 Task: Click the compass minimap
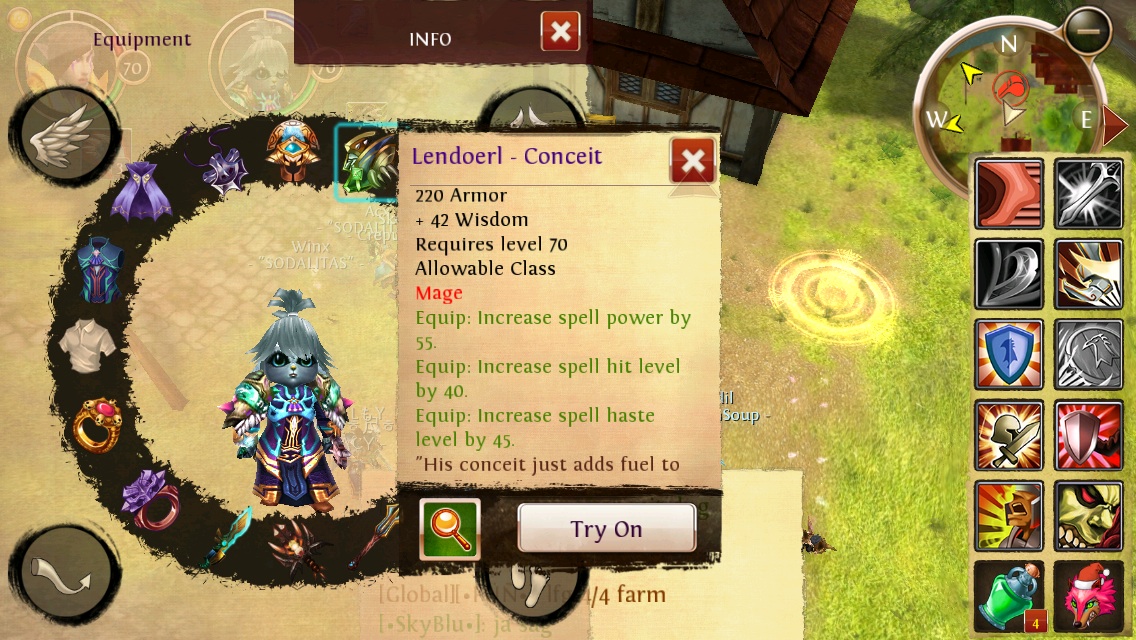pos(1010,106)
